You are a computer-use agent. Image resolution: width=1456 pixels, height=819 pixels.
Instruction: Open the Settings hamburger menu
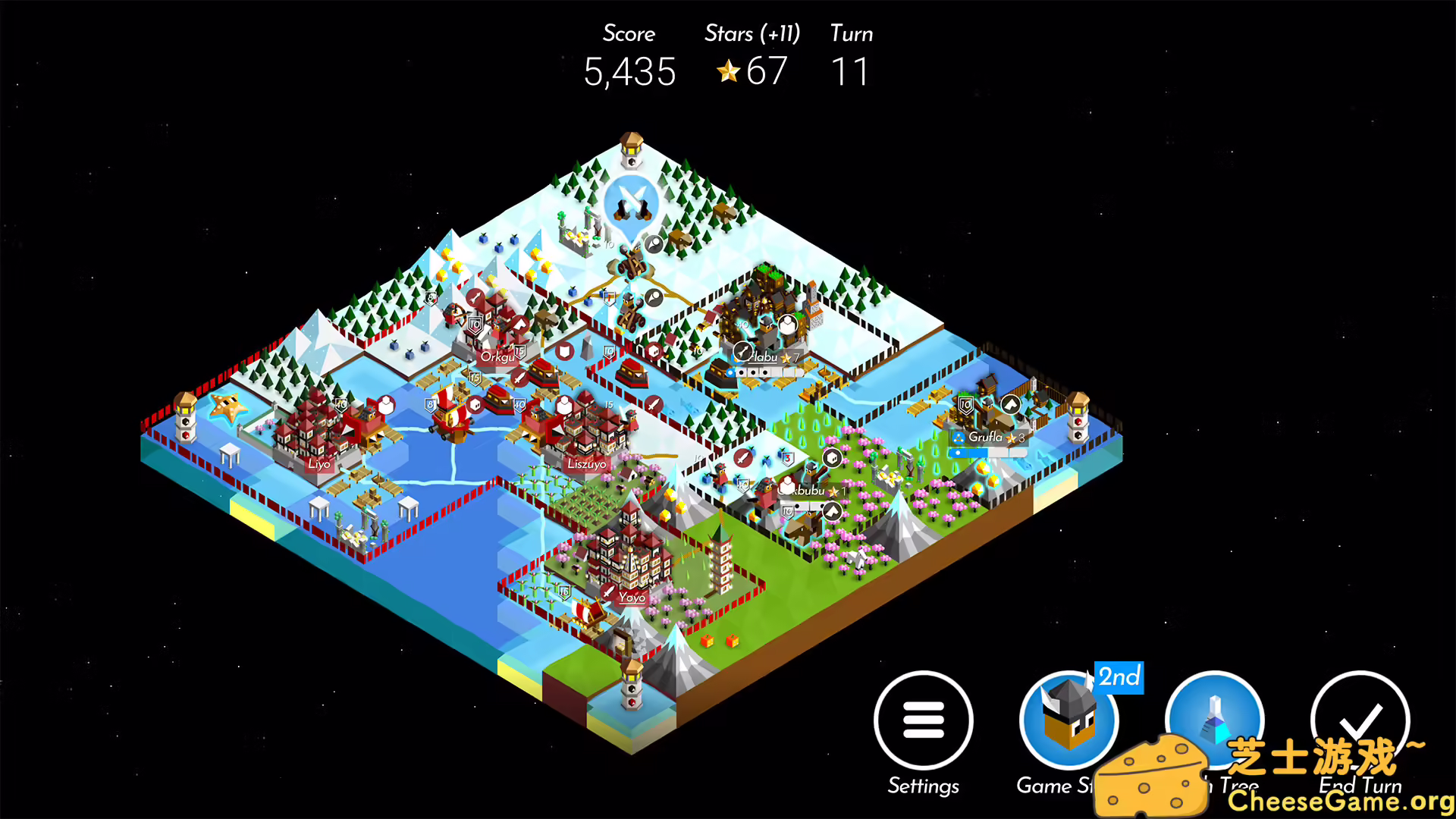point(924,720)
